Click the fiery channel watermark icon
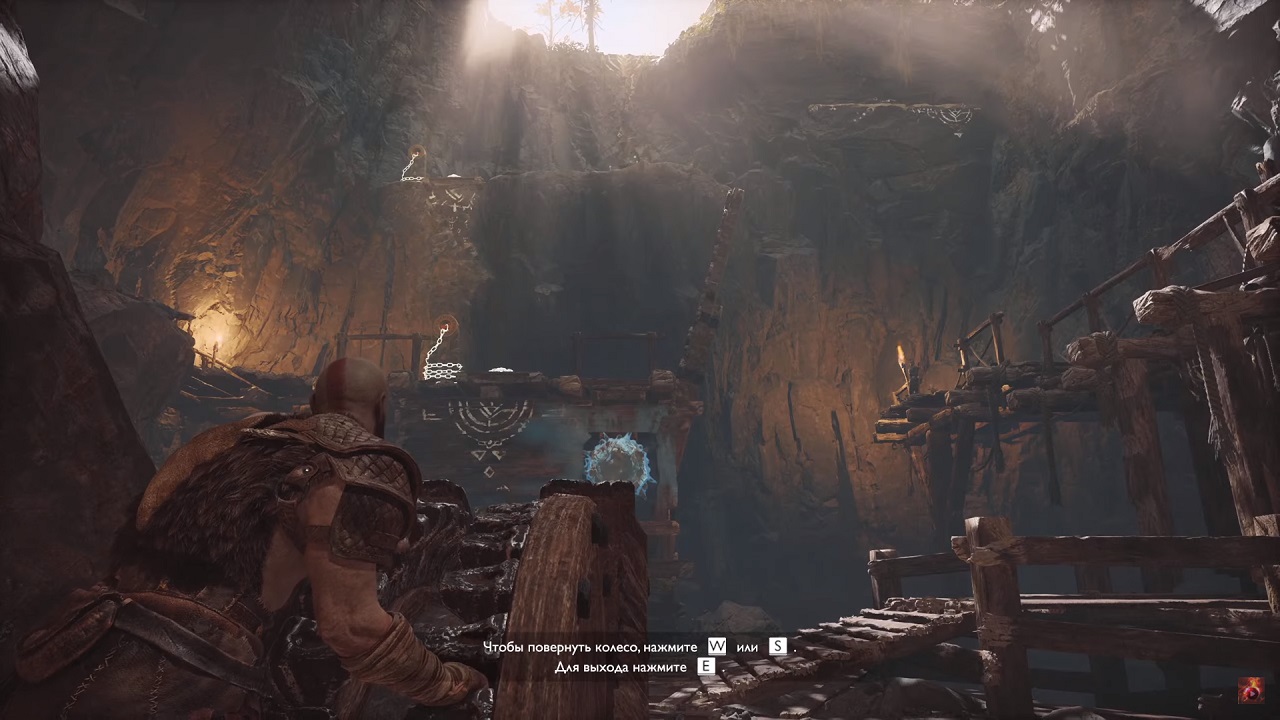The image size is (1280, 720). click(1250, 690)
